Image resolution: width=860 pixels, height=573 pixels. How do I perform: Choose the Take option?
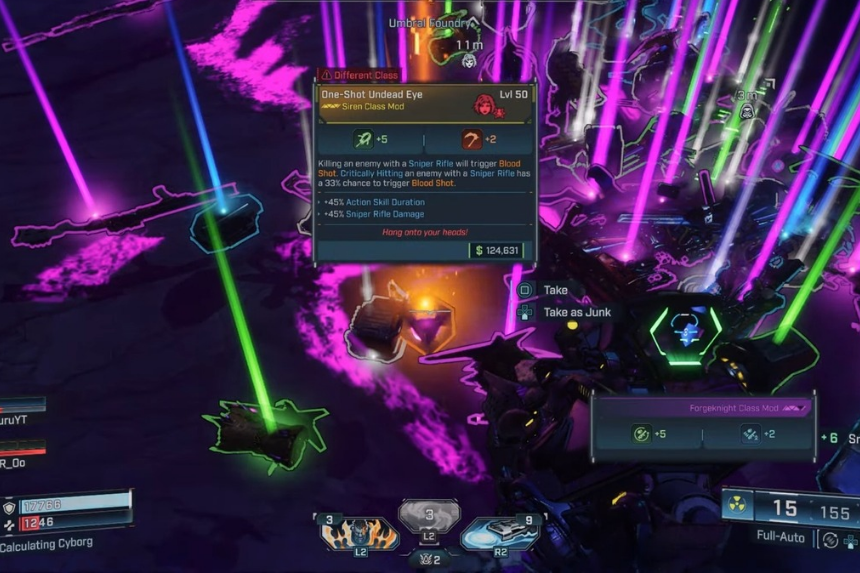tap(555, 290)
